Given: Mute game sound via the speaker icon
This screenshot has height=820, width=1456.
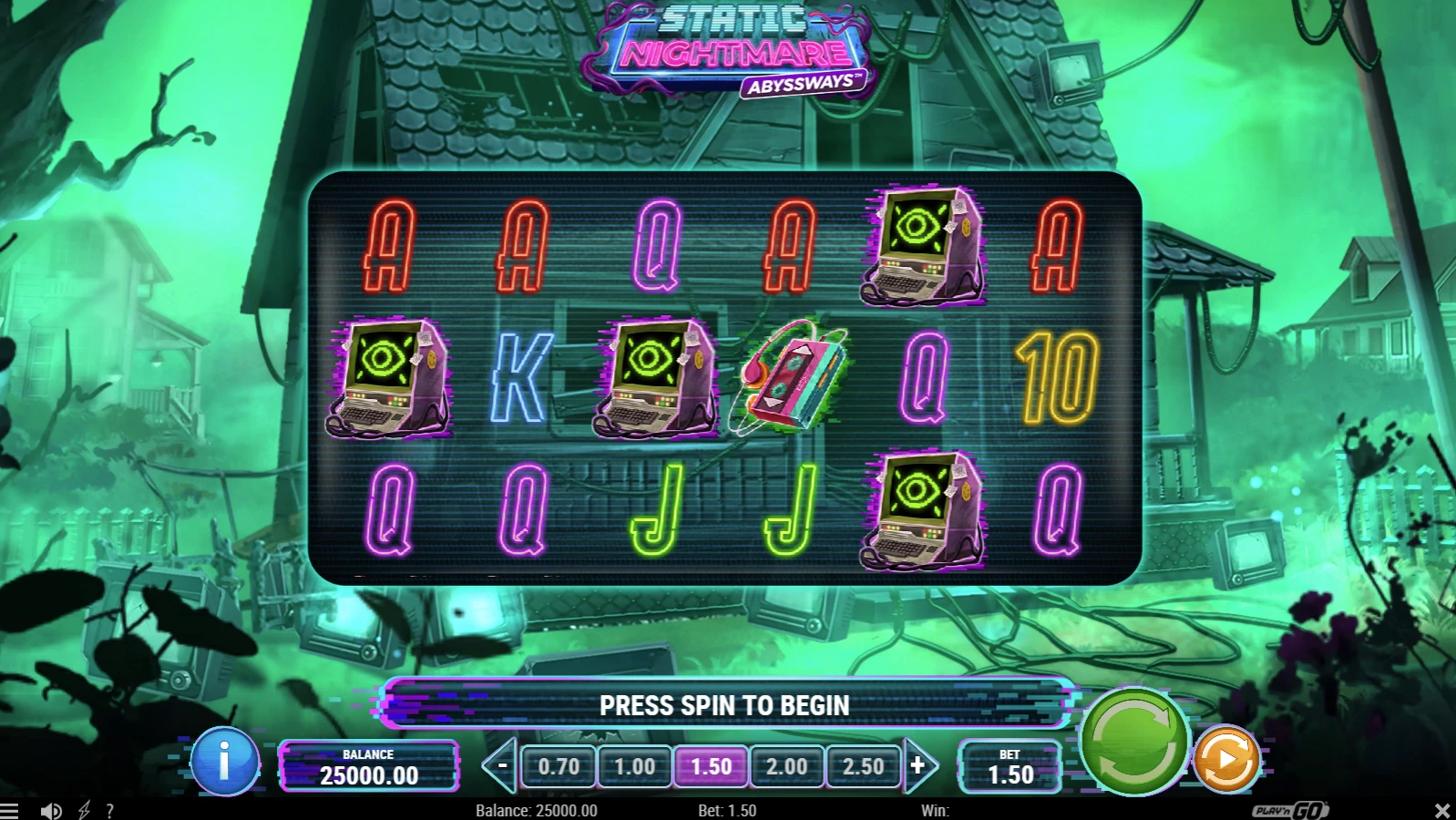Looking at the screenshot, I should pyautogui.click(x=51, y=809).
